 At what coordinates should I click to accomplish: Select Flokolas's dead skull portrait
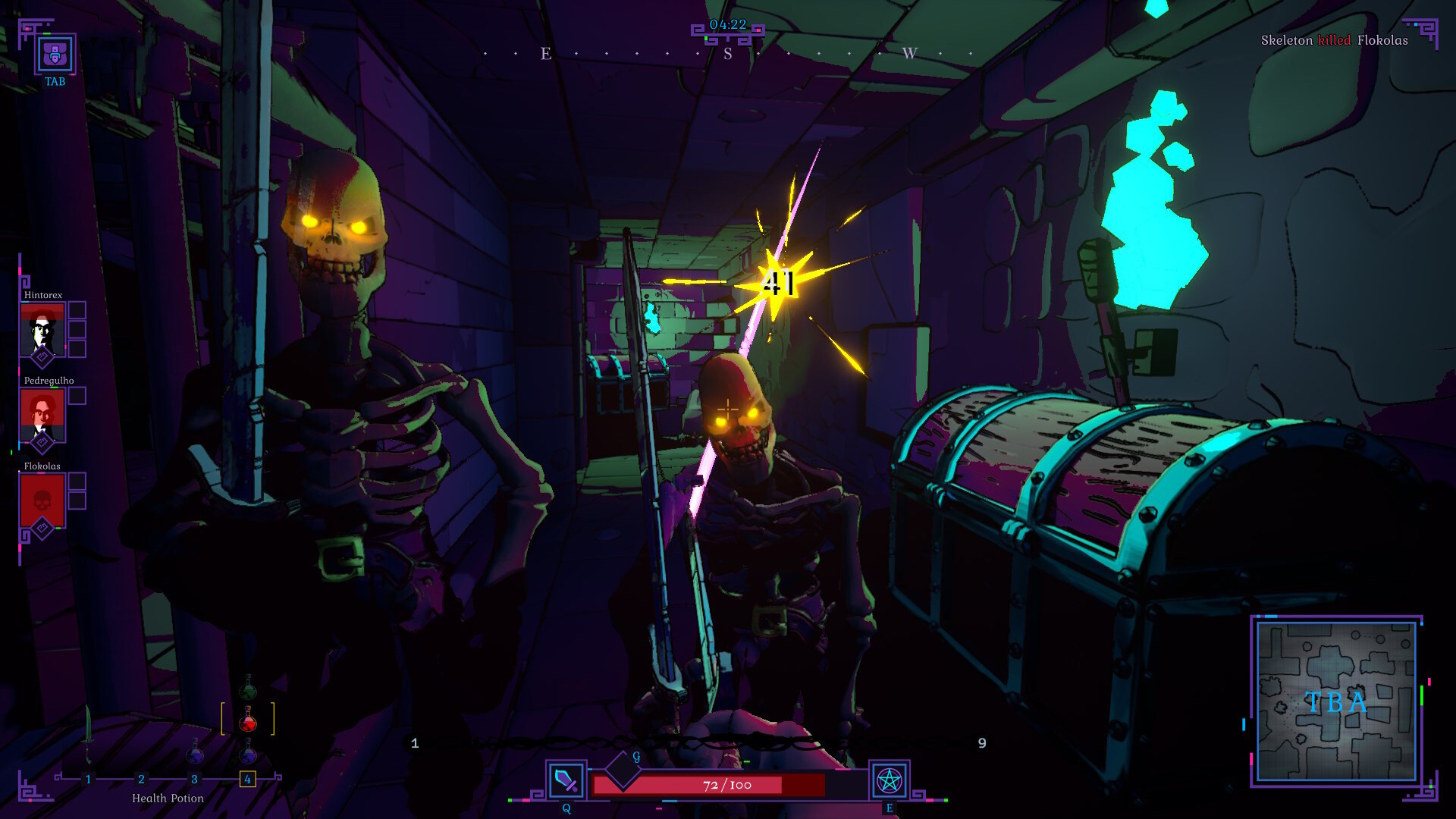pos(42,500)
